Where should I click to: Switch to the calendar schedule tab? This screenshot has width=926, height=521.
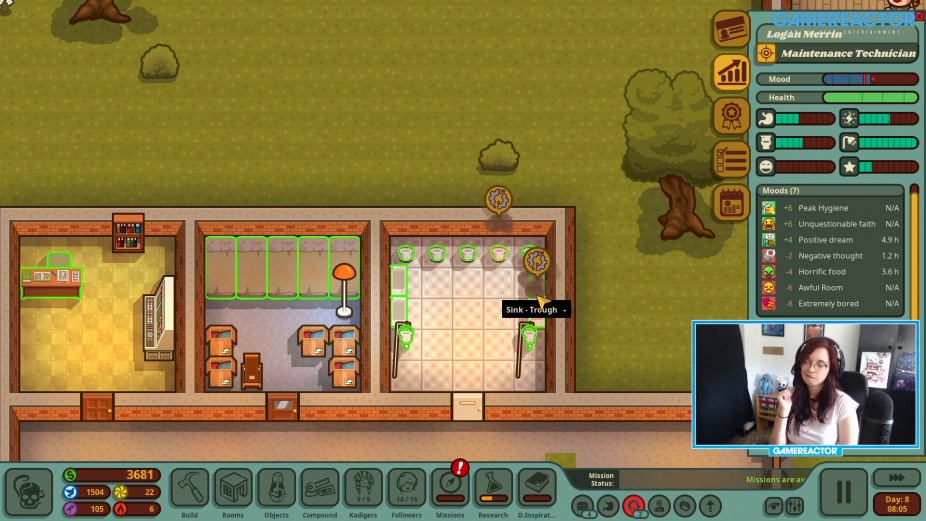[x=731, y=202]
